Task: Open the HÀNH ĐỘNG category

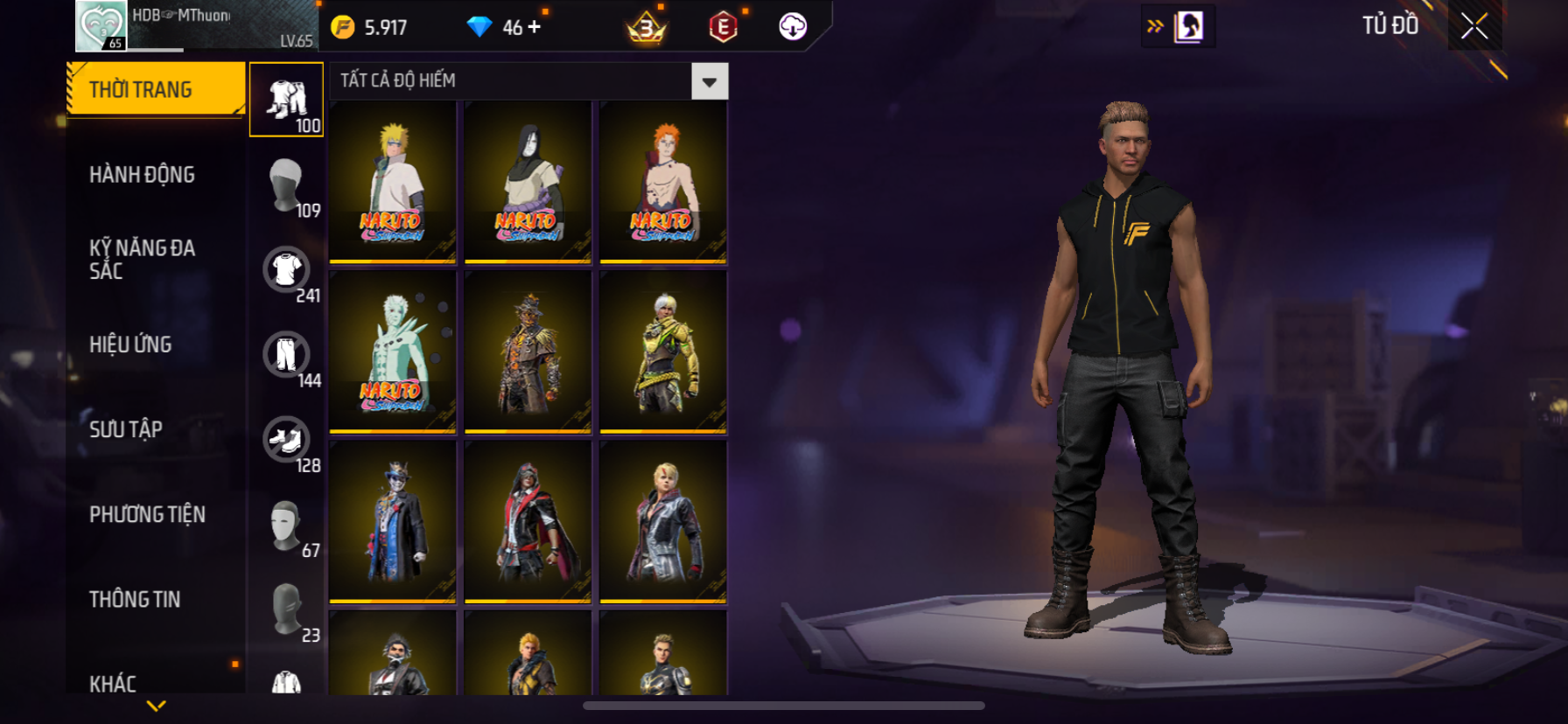Action: (x=142, y=175)
